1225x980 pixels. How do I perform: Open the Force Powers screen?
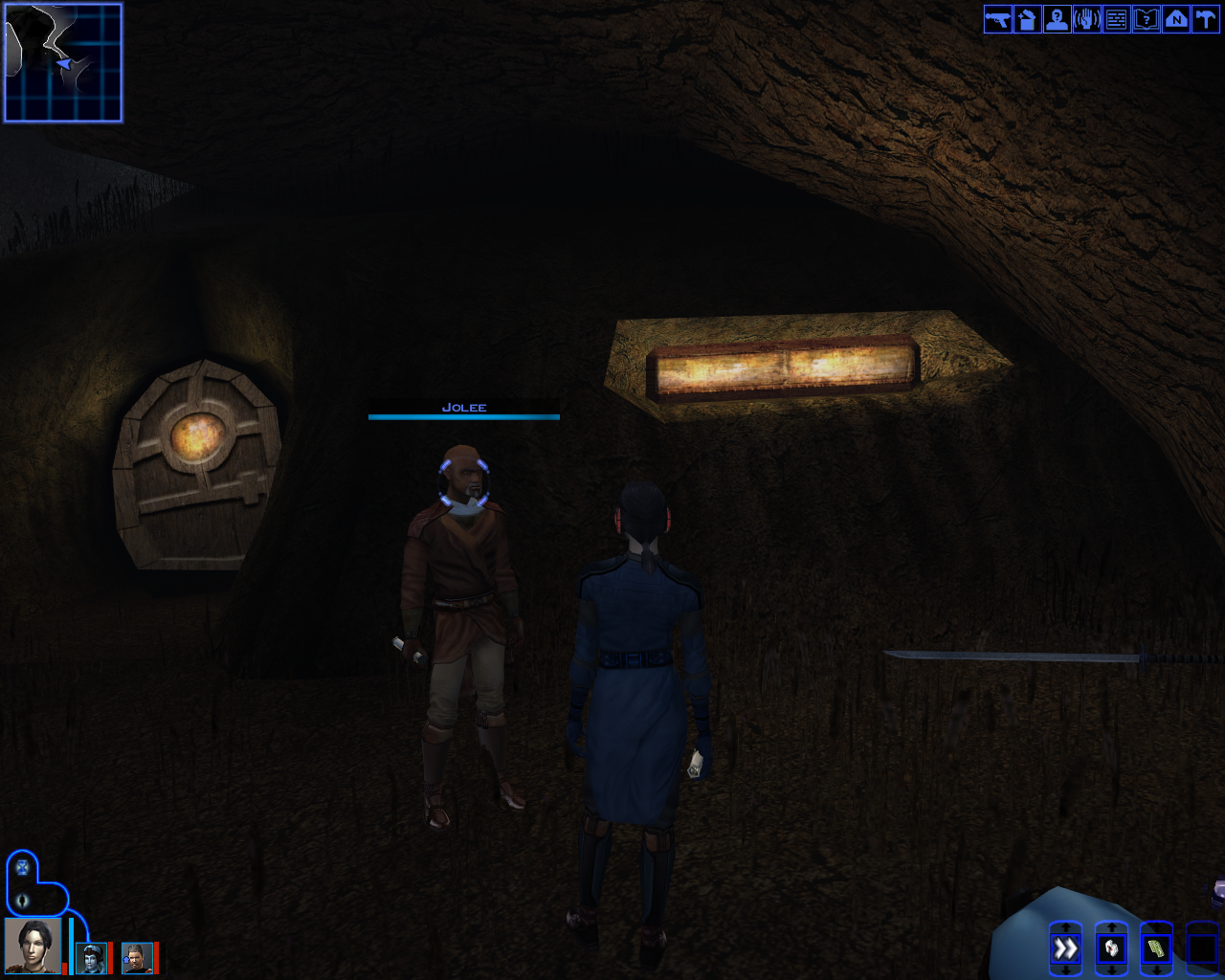1086,19
